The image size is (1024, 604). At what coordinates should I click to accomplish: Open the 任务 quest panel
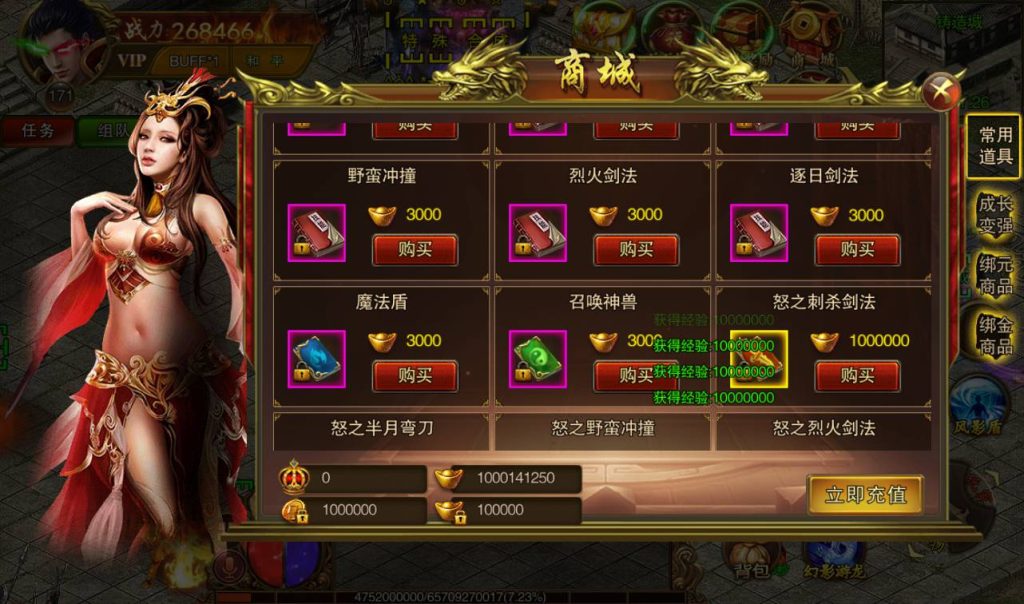[38, 130]
